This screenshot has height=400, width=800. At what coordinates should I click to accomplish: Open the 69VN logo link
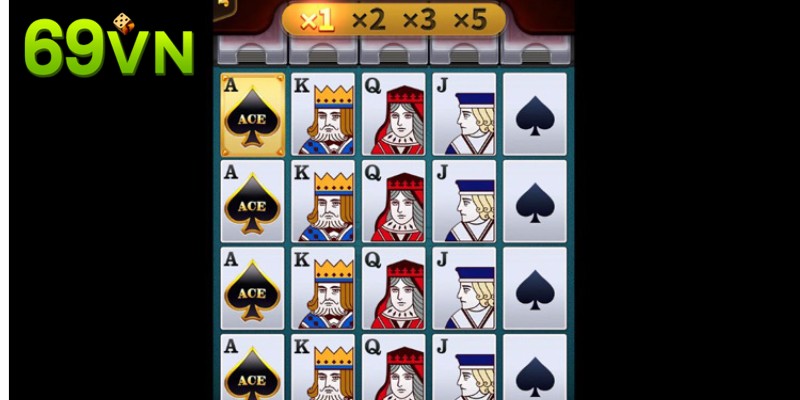108,48
